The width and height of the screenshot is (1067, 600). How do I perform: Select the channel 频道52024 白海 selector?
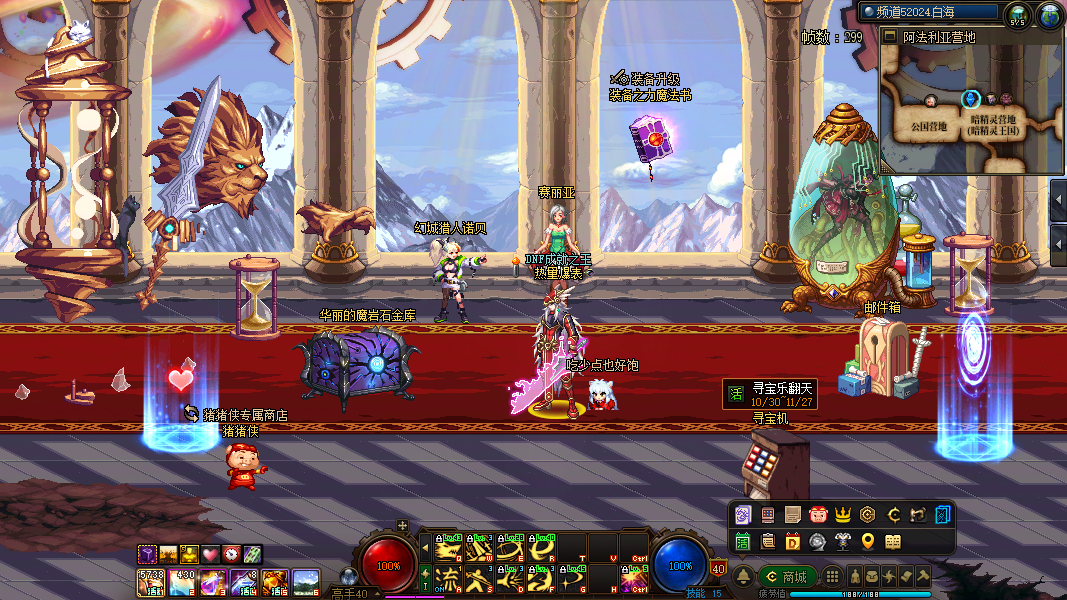coord(930,12)
